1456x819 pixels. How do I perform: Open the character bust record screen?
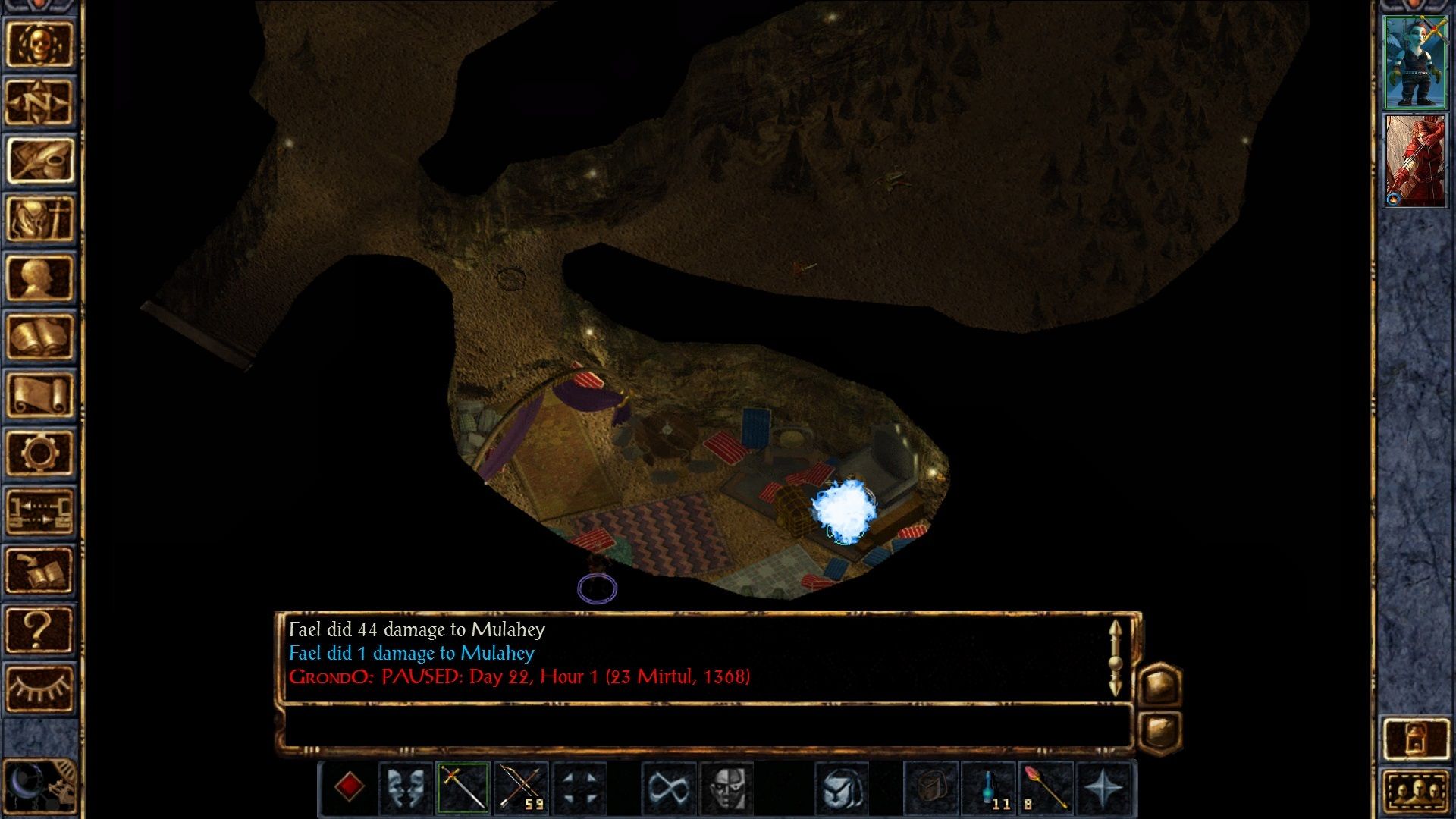[39, 278]
